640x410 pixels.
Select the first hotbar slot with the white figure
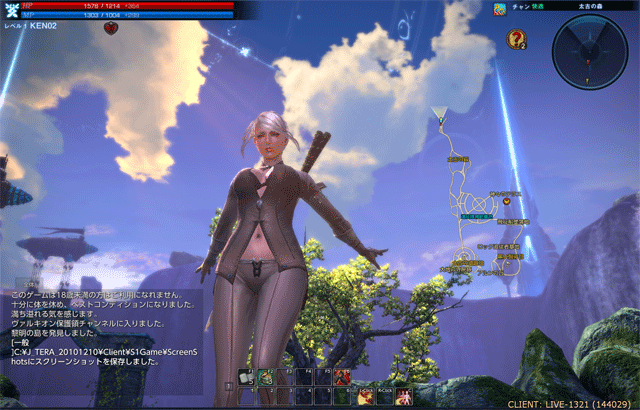[246, 378]
